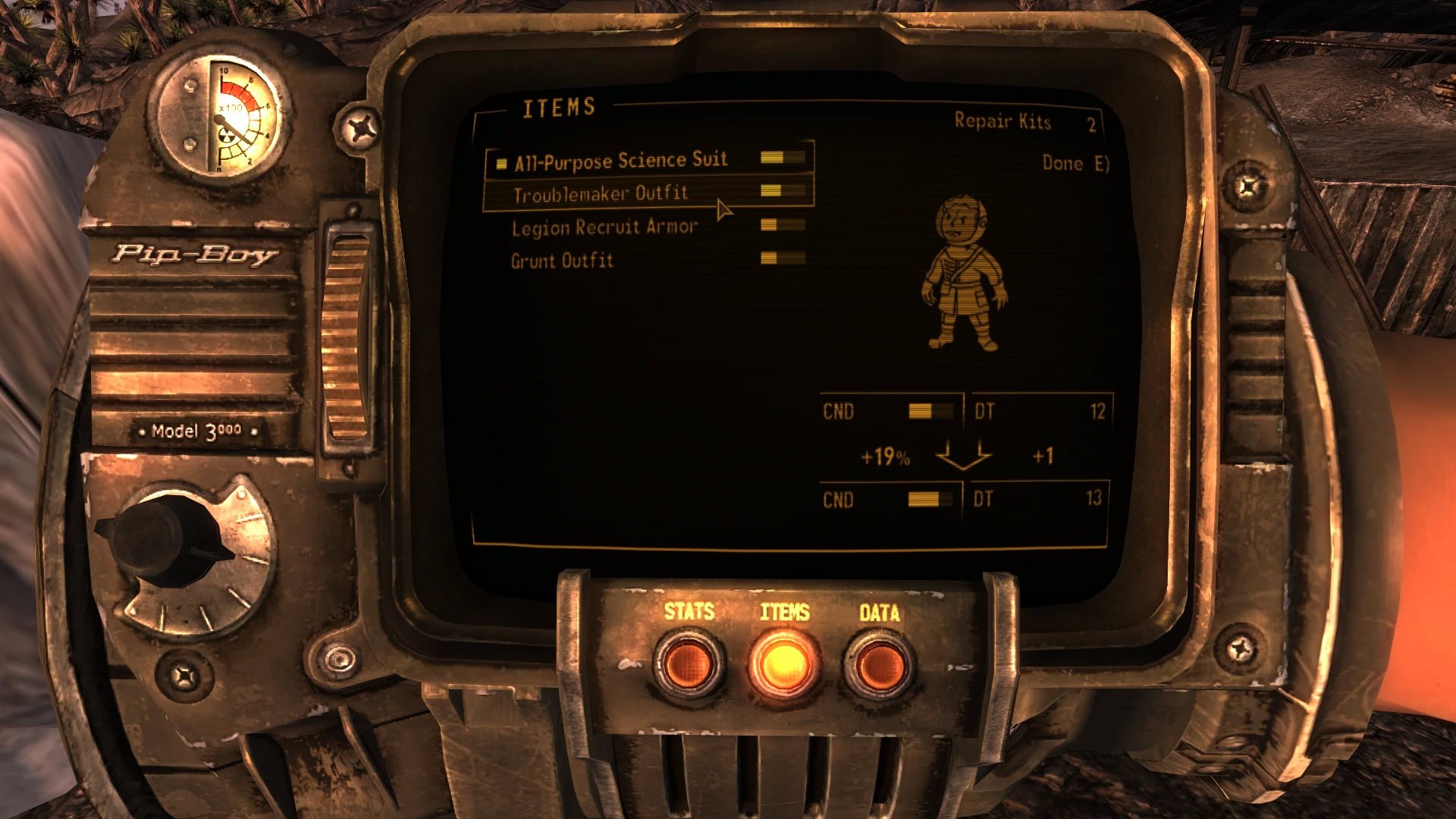Switch to the DATA tab
1456x819 pixels.
pos(880,663)
